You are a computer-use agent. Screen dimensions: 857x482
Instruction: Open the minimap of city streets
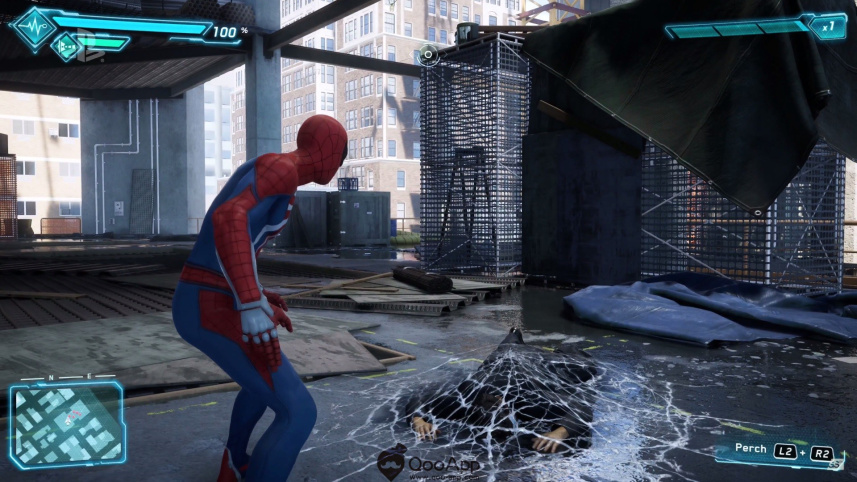coord(66,426)
